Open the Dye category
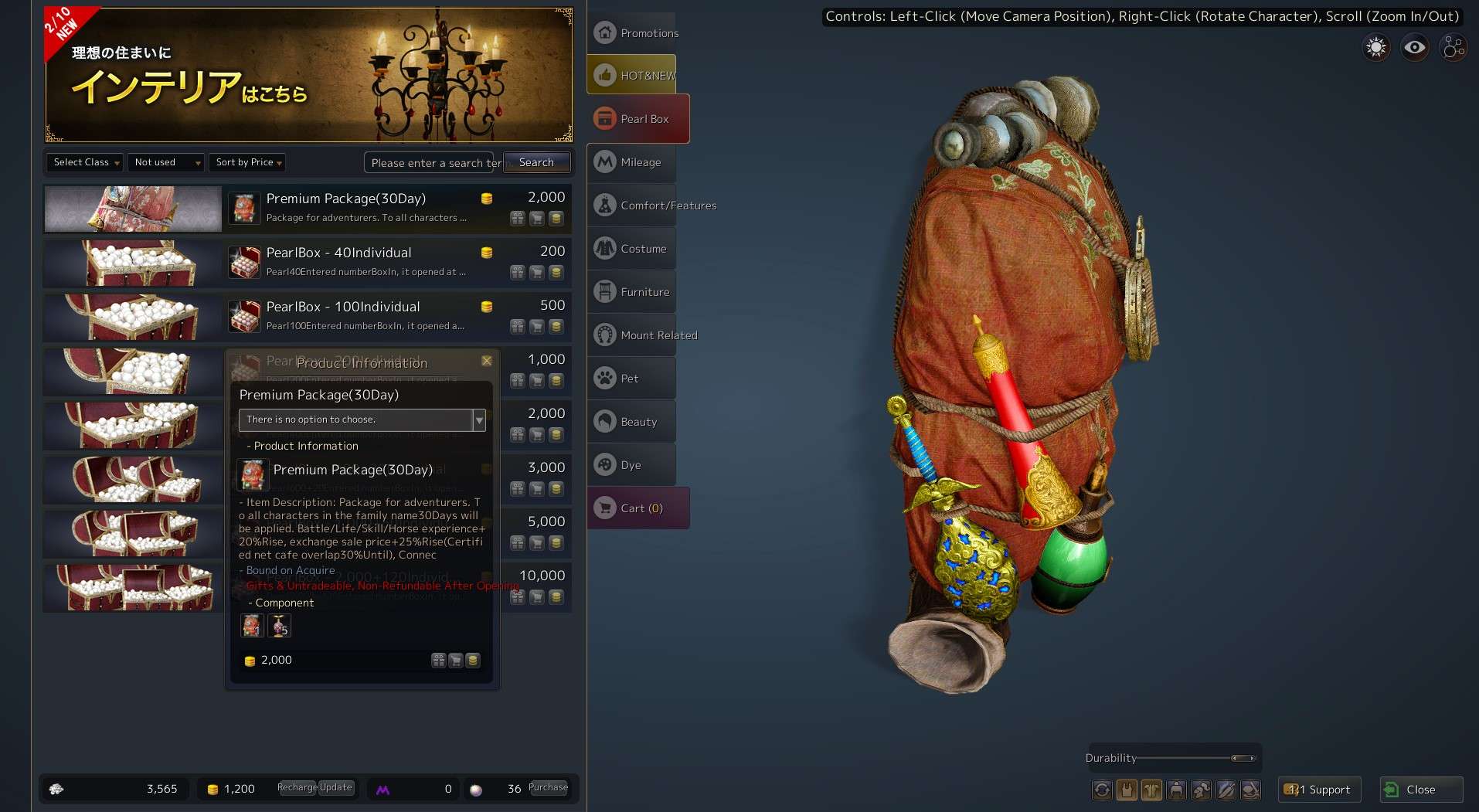Viewport: 1479px width, 812px height. (x=632, y=465)
